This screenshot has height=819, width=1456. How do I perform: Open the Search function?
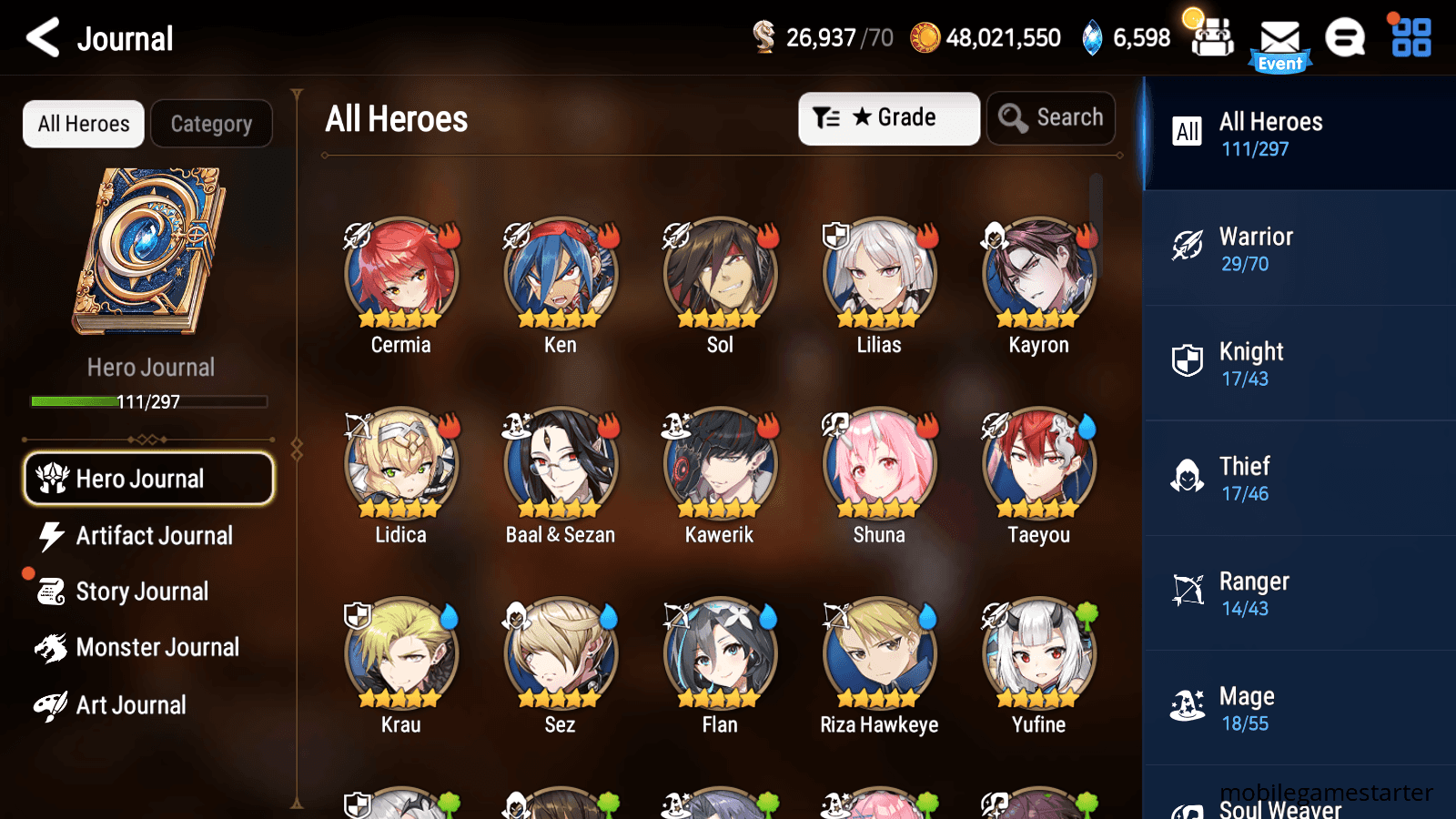1051,117
